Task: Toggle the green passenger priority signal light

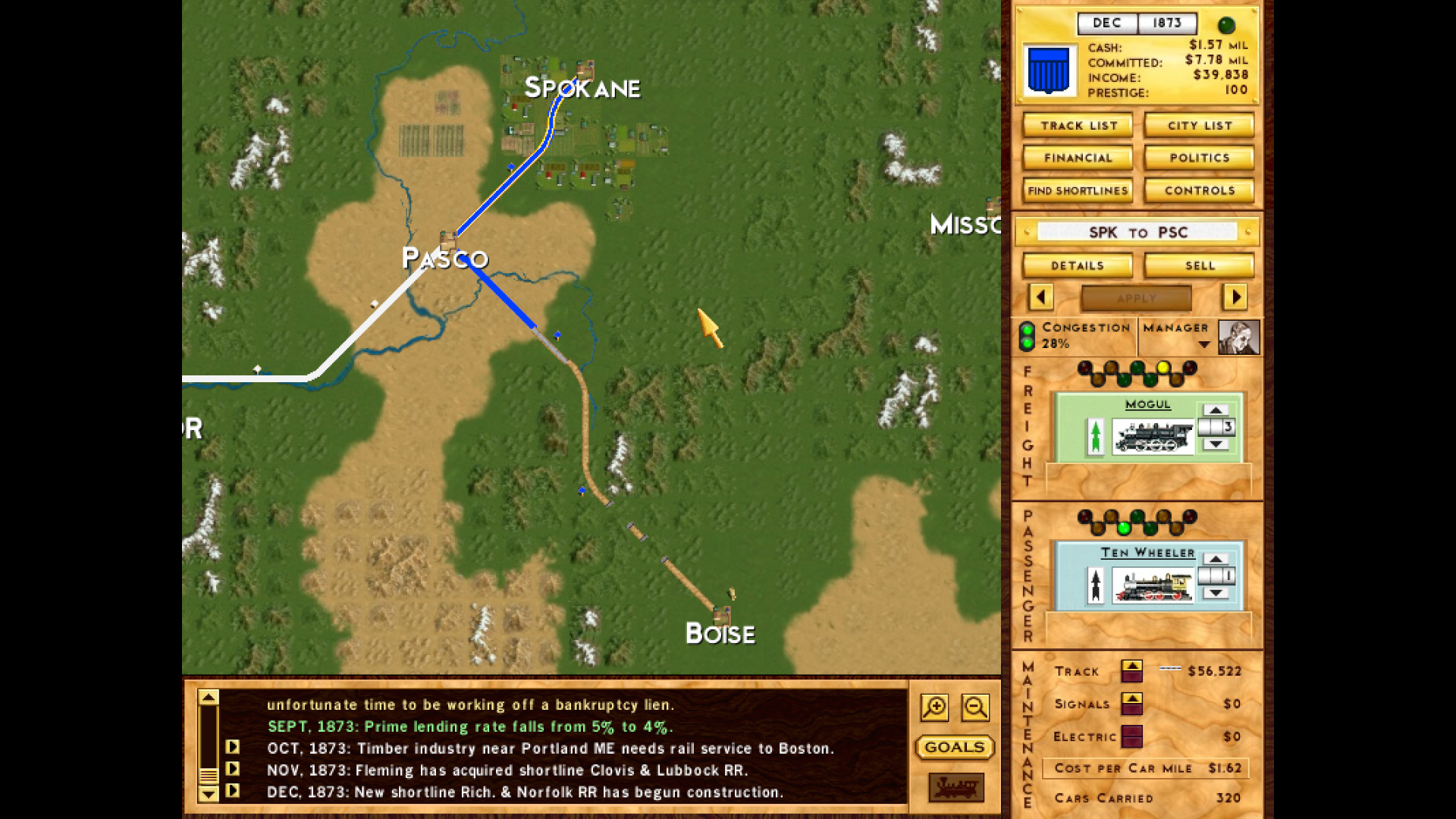Action: click(1123, 529)
